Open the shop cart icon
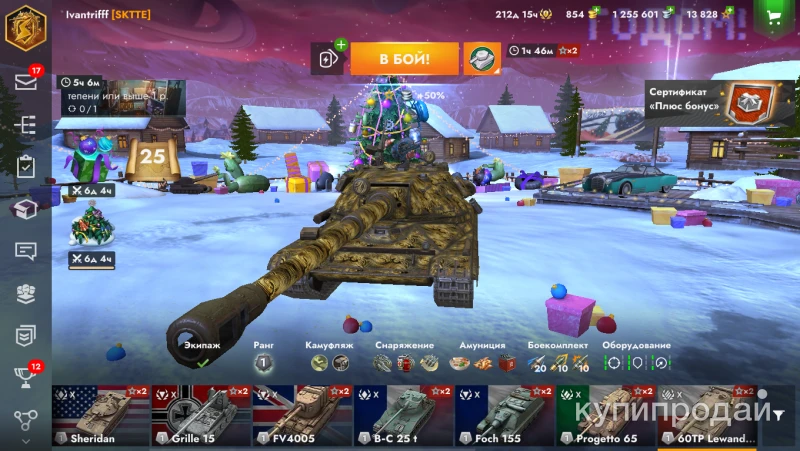800x451 pixels. click(773, 16)
